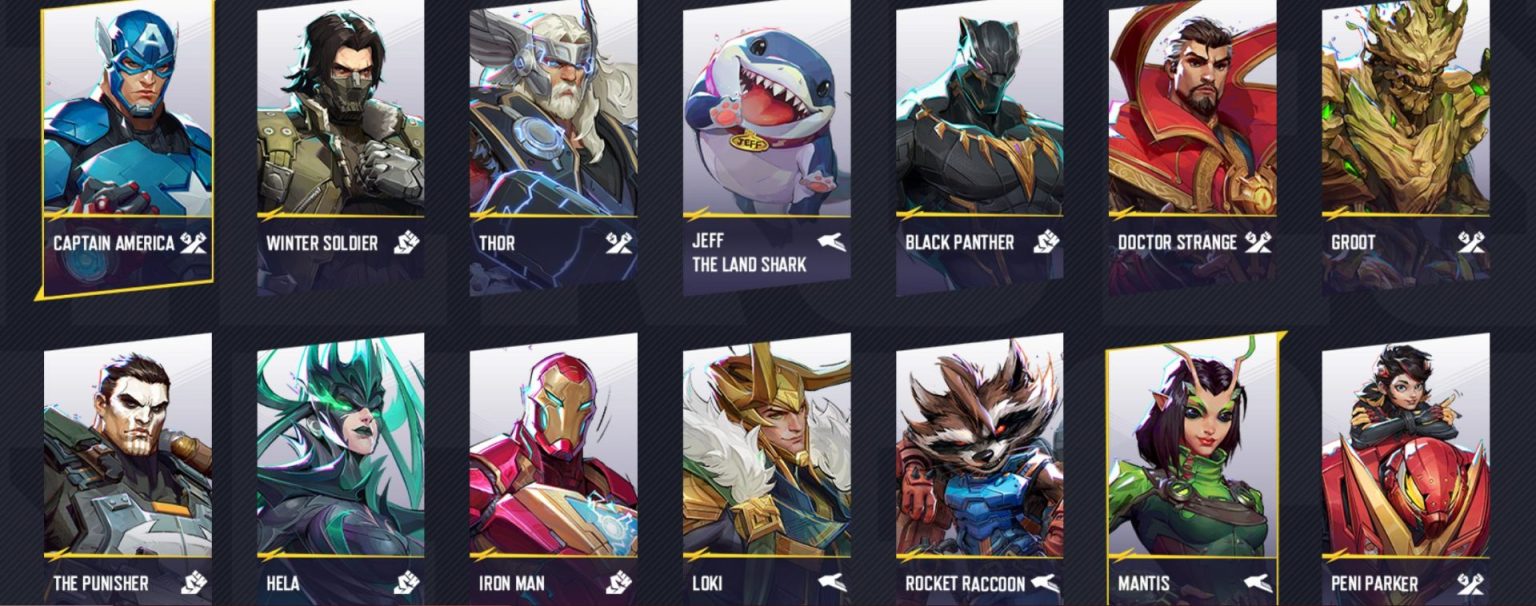Choose the Rocket Raccoon card
The height and width of the screenshot is (606, 1536).
(x=979, y=460)
